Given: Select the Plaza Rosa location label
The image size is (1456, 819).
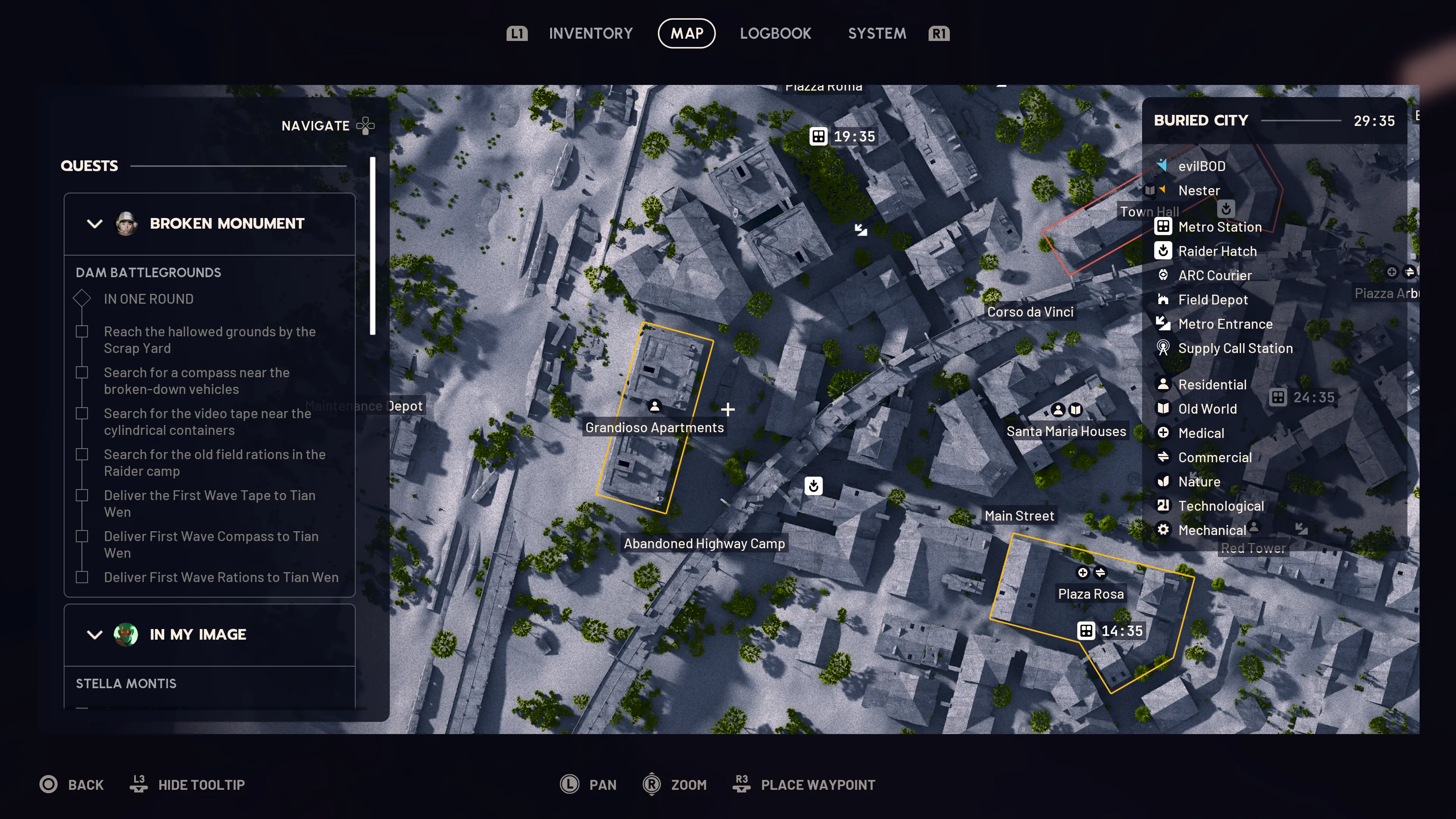Looking at the screenshot, I should click(1090, 594).
